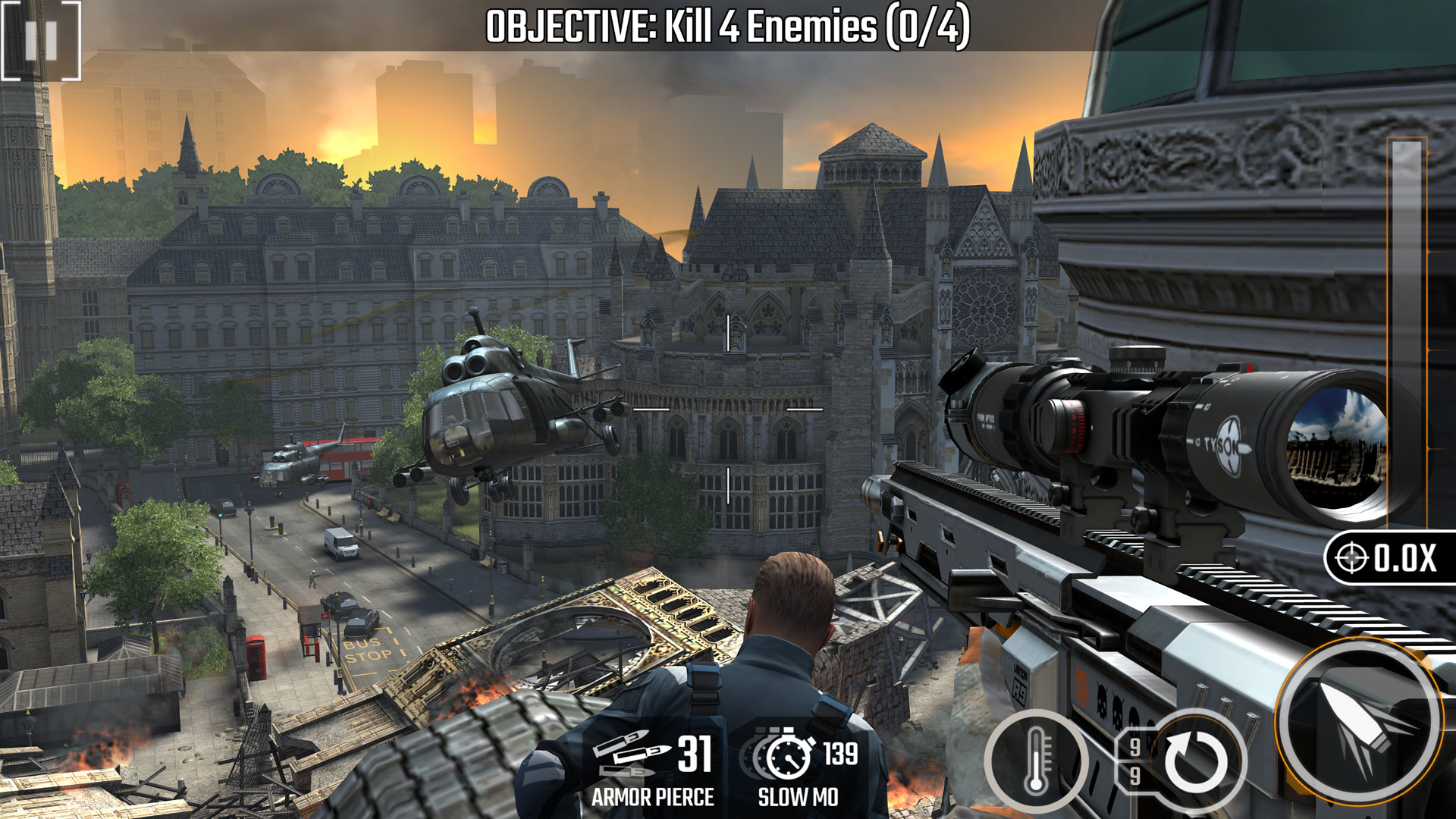Screen dimensions: 1456x819
Task: Click the Armor Pierce count 31
Action: [x=696, y=755]
